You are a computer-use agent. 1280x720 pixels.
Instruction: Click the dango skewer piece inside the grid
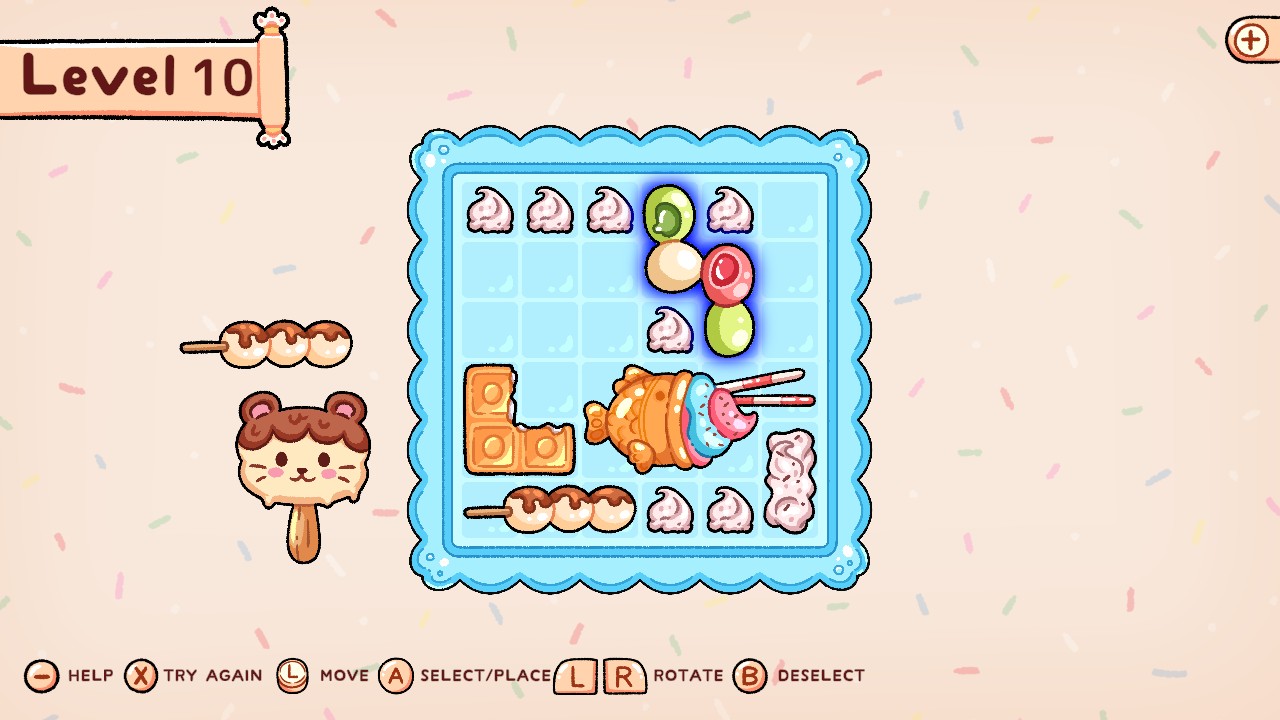click(550, 508)
